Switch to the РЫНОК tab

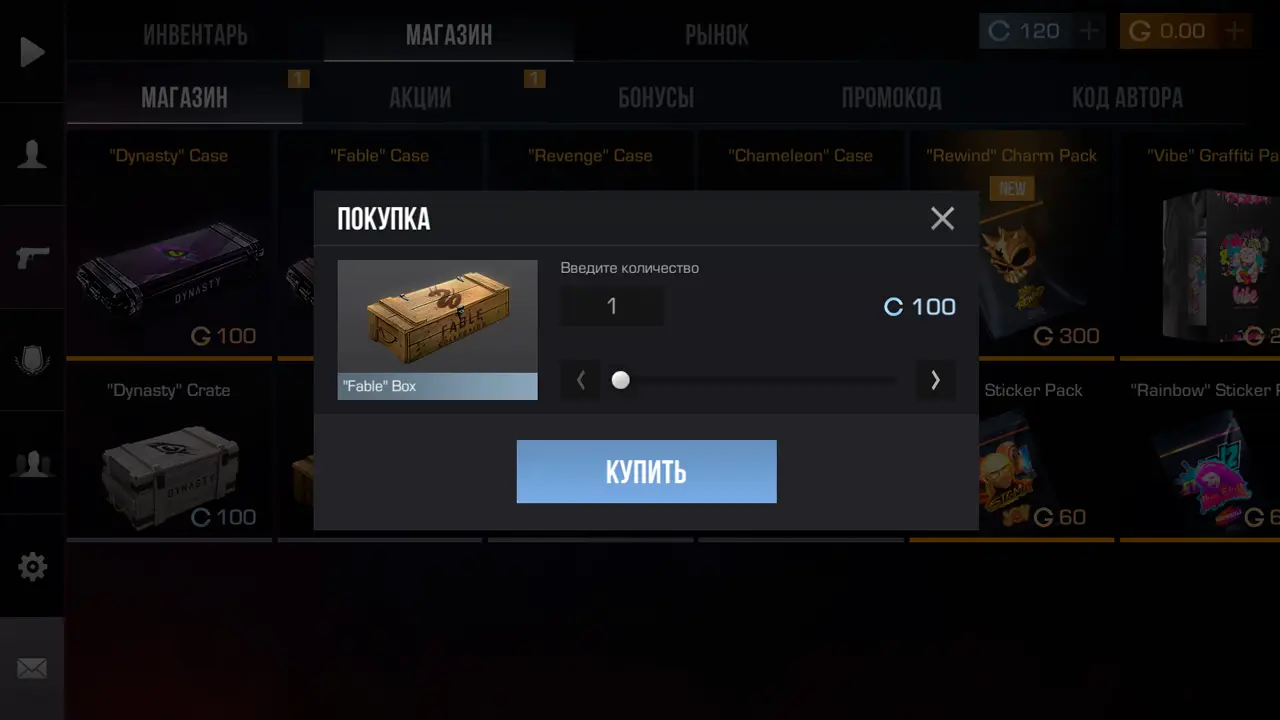tap(717, 35)
